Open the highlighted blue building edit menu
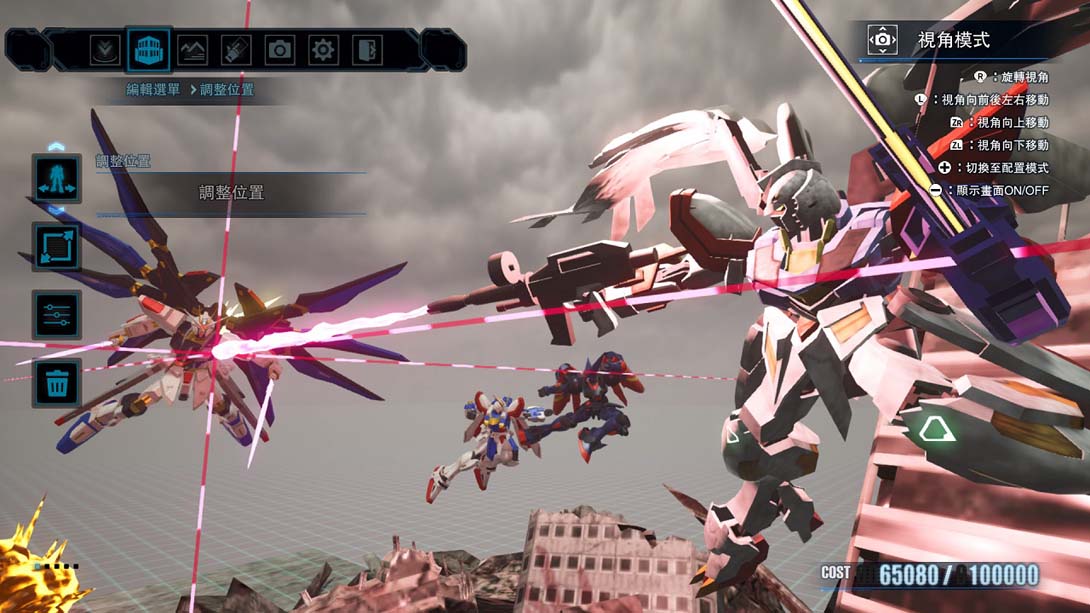Screen dimensions: 1090x613 148,49
